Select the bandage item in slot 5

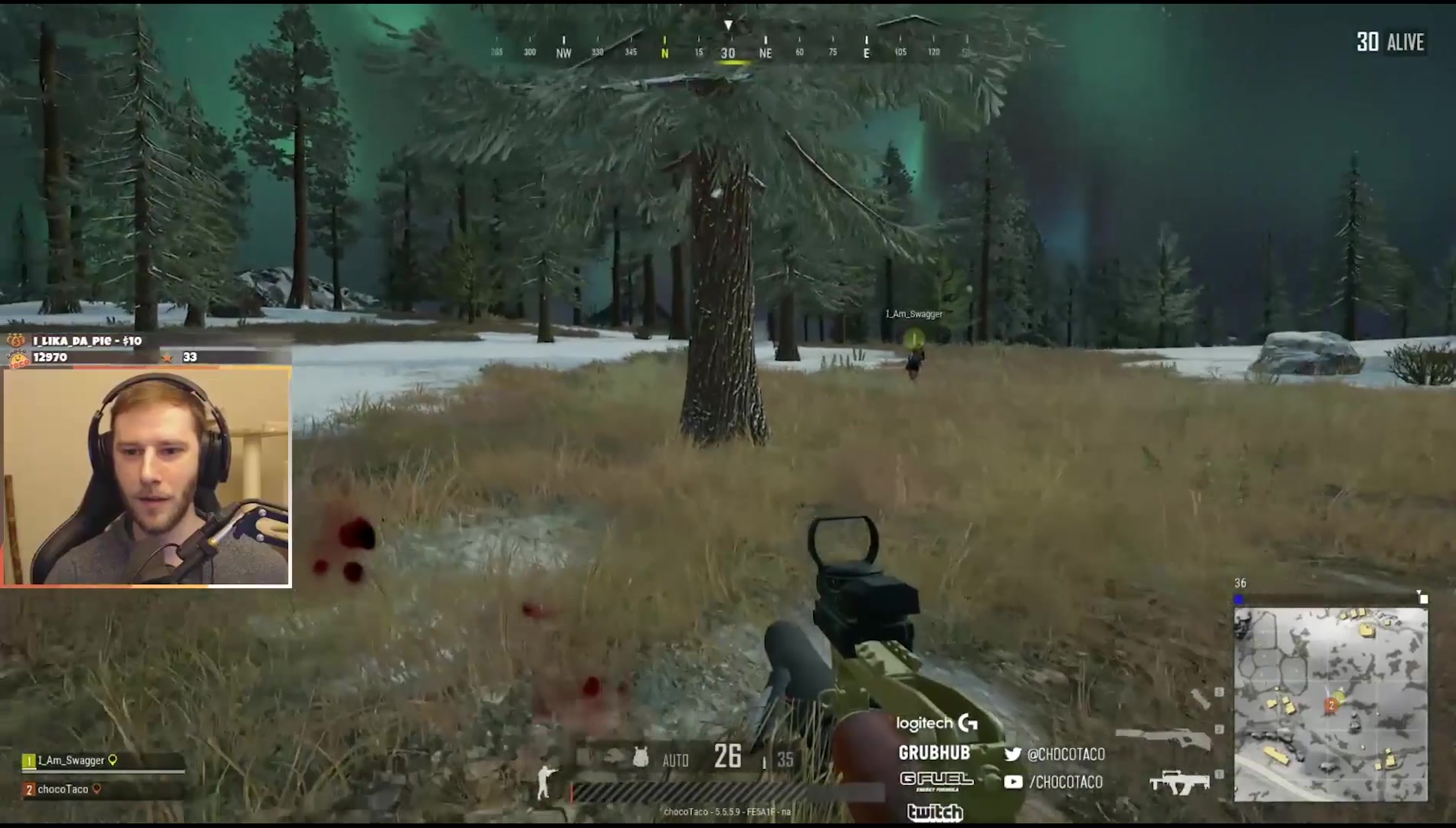click(x=1200, y=698)
